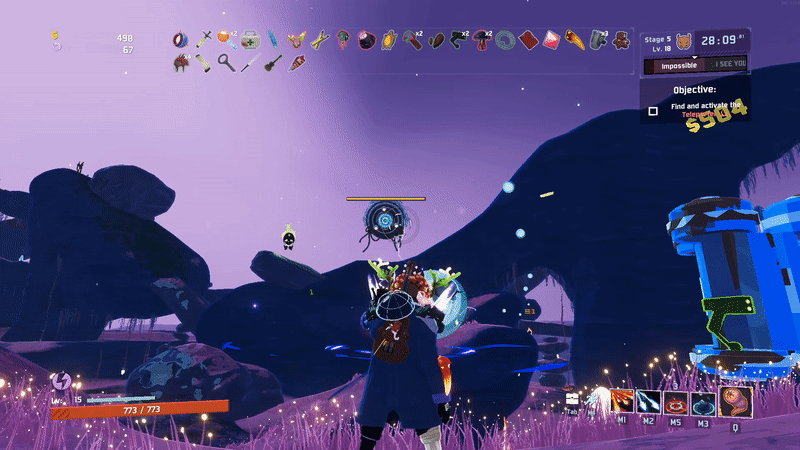Use the red ring skill labeled M5
The image size is (800, 450).
(675, 403)
